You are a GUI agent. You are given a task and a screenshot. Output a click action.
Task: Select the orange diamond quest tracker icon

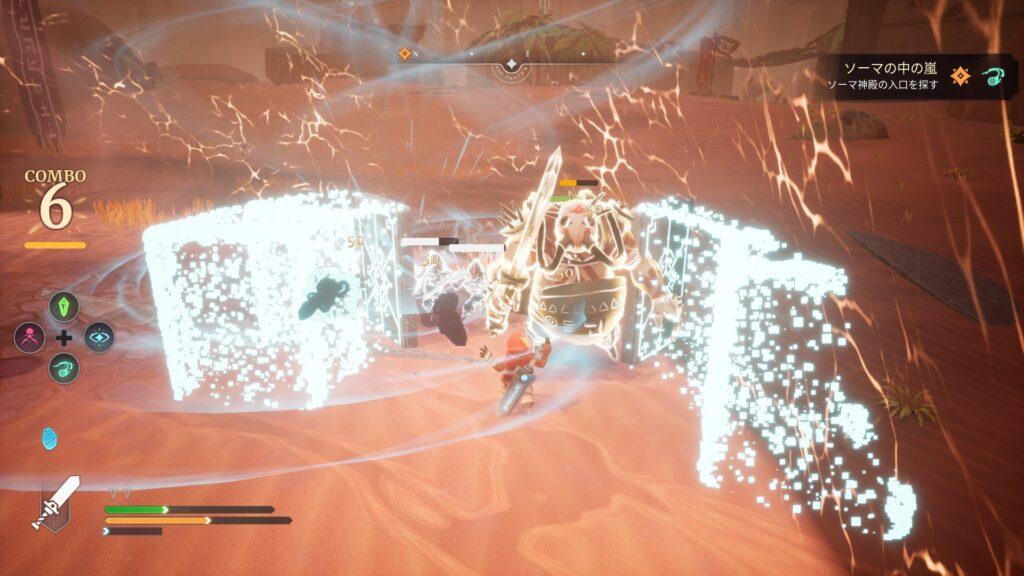click(x=960, y=76)
